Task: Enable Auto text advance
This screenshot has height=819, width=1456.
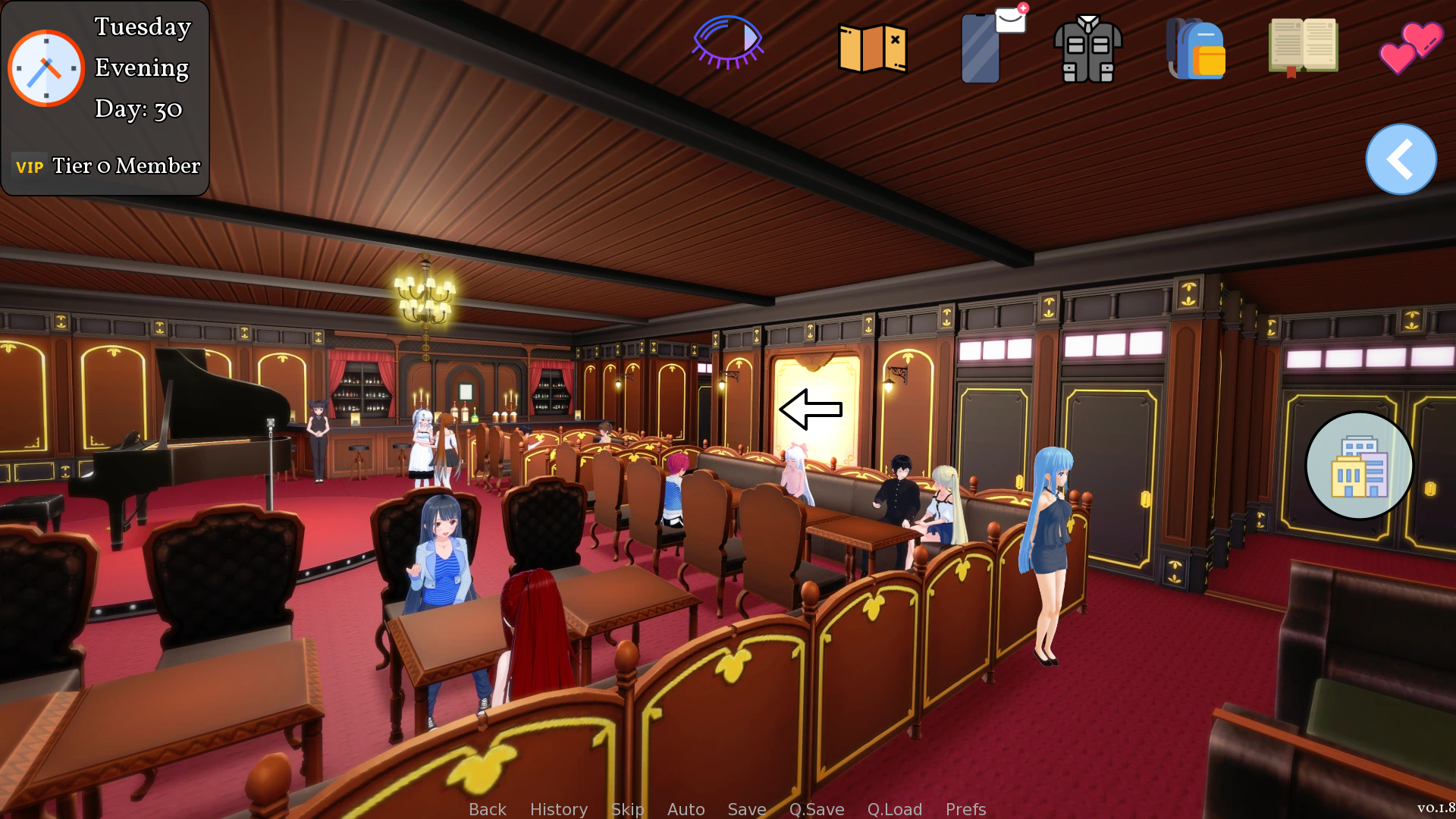Action: [x=685, y=809]
